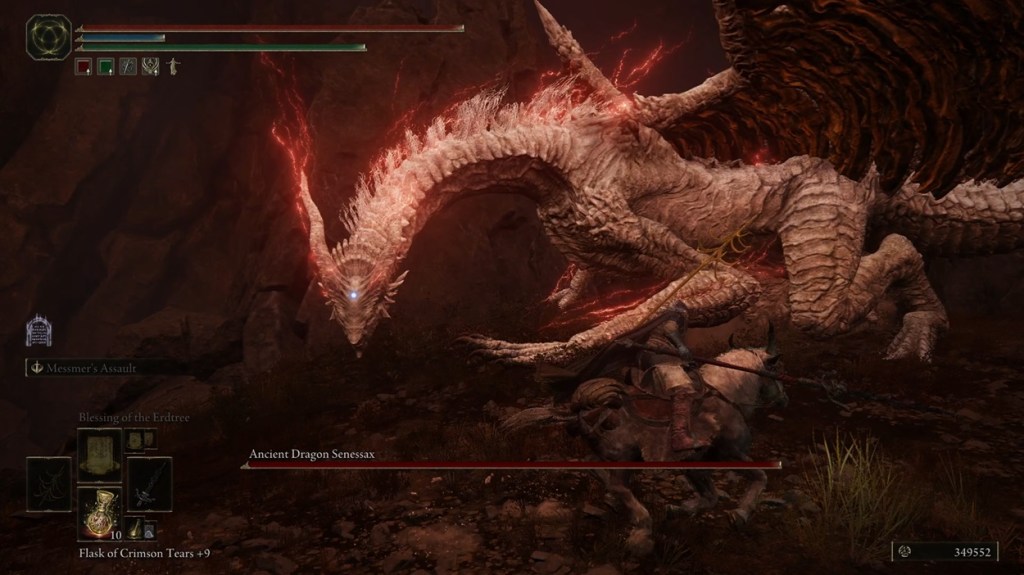The image size is (1024, 575).
Task: Click the white gate-shaped icon above the skill name
Action: (38, 331)
